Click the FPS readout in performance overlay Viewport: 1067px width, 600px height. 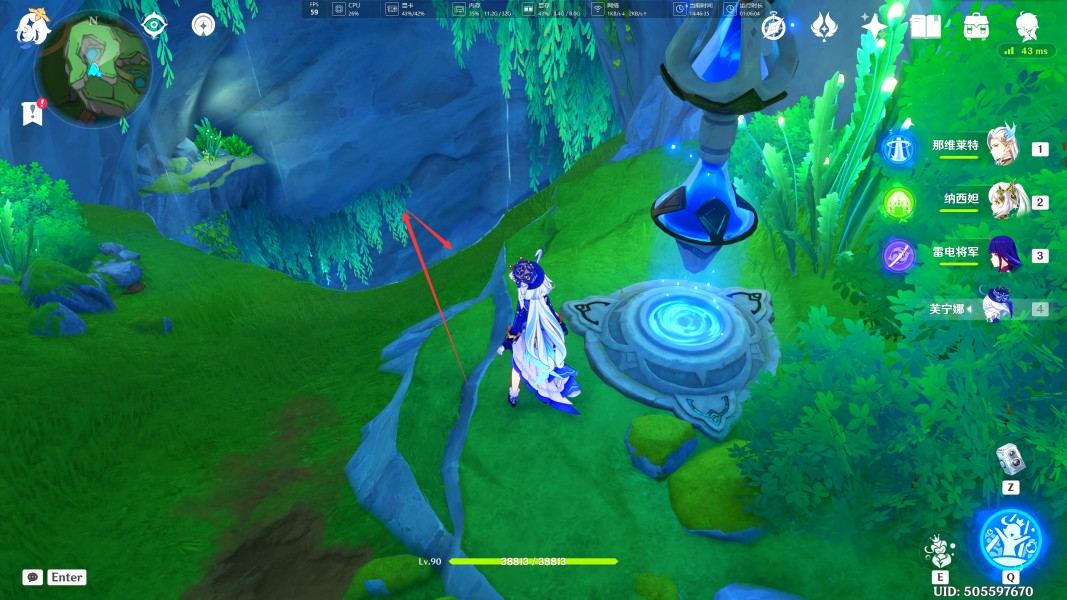tap(314, 9)
